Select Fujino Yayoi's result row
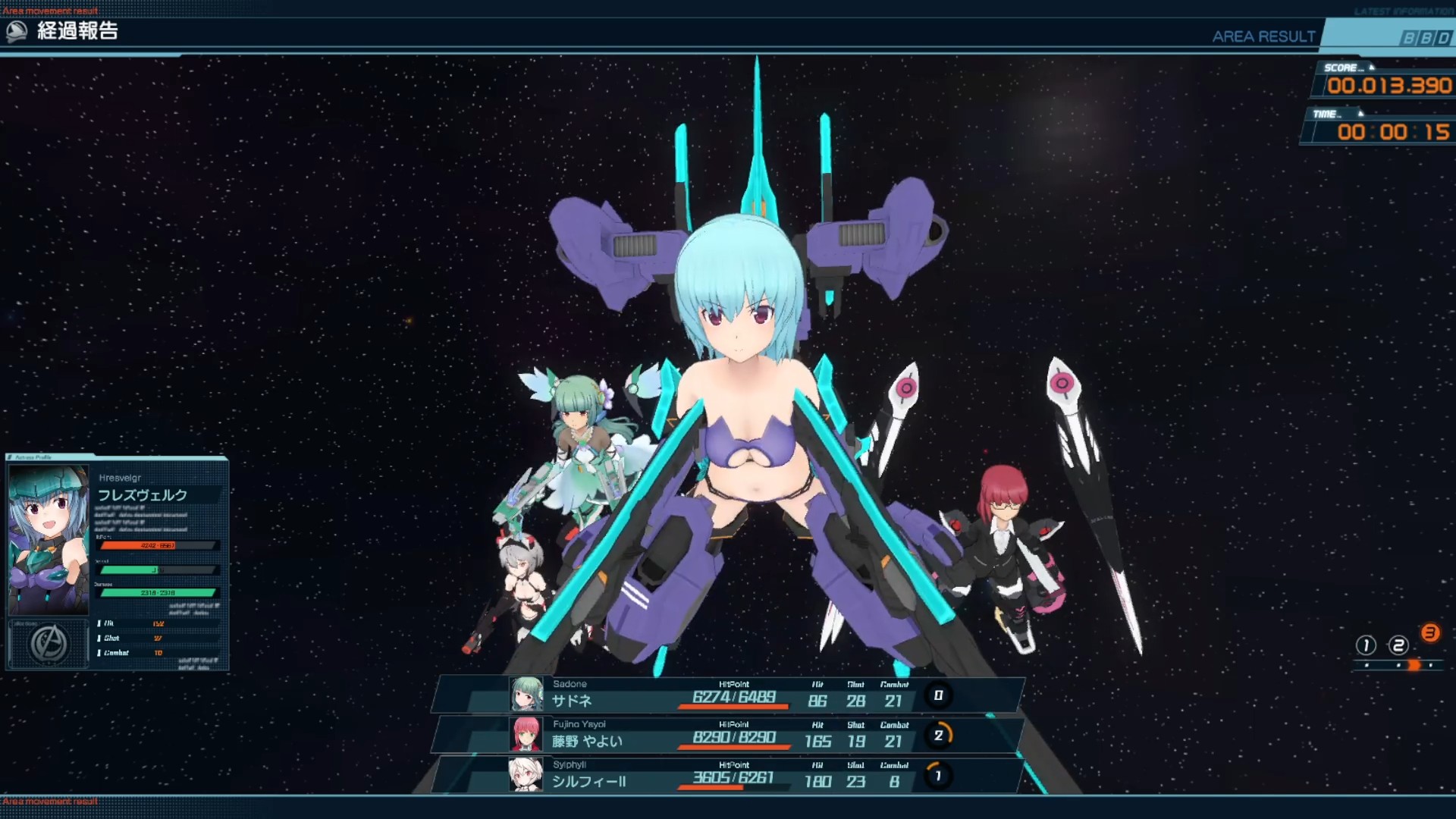The image size is (1456, 819). [728, 735]
